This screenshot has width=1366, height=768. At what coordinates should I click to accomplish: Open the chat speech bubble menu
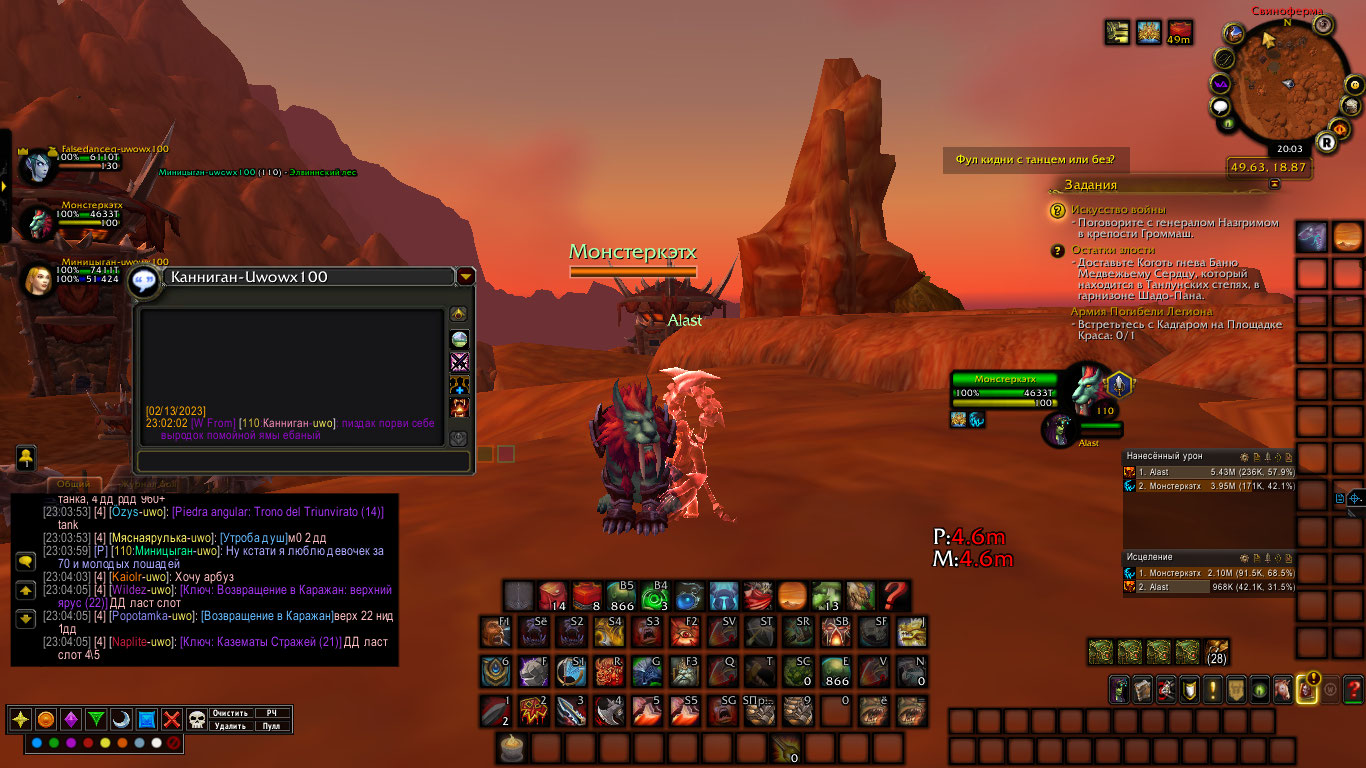25,562
